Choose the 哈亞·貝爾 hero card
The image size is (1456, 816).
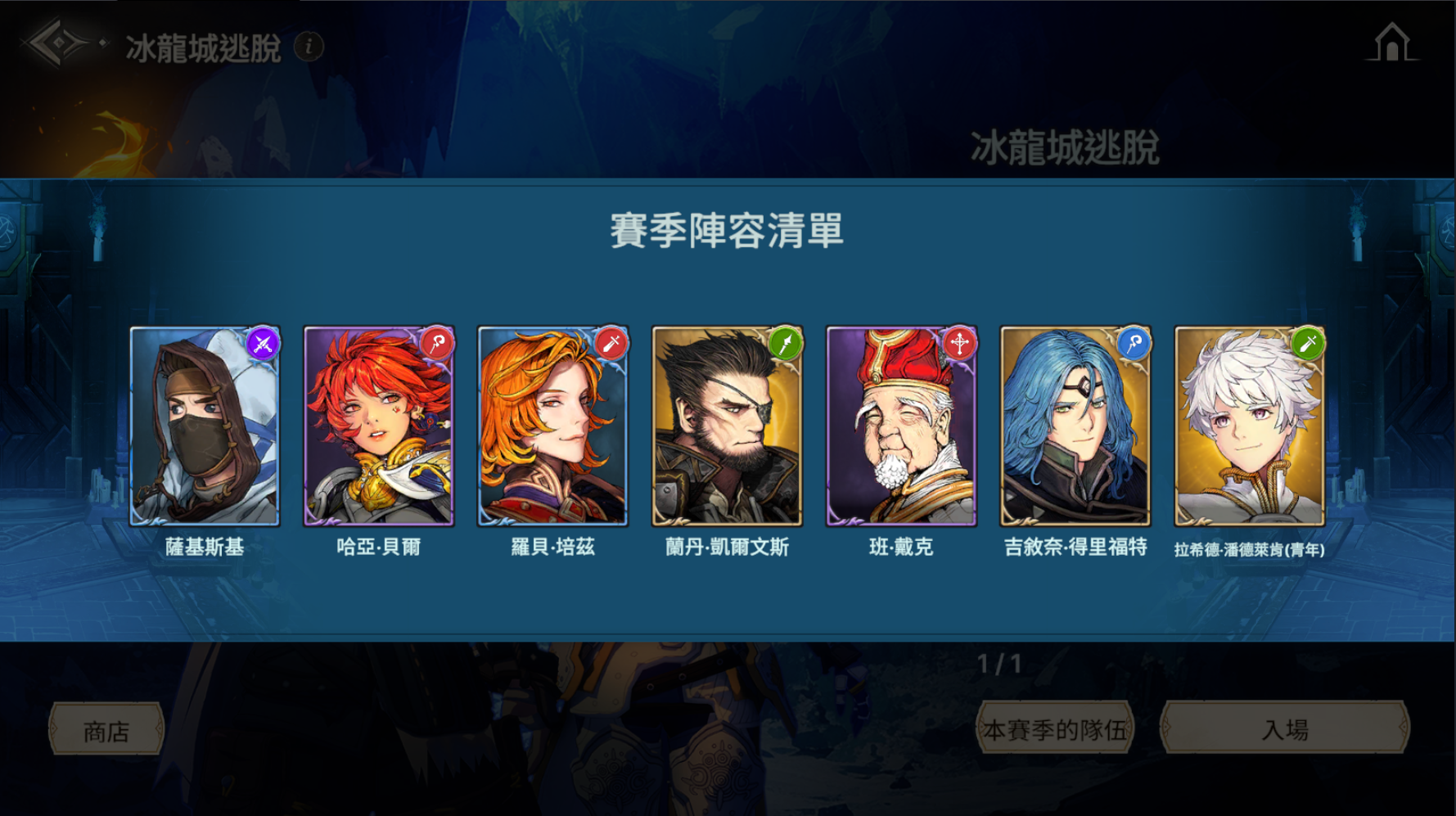pyautogui.click(x=378, y=426)
